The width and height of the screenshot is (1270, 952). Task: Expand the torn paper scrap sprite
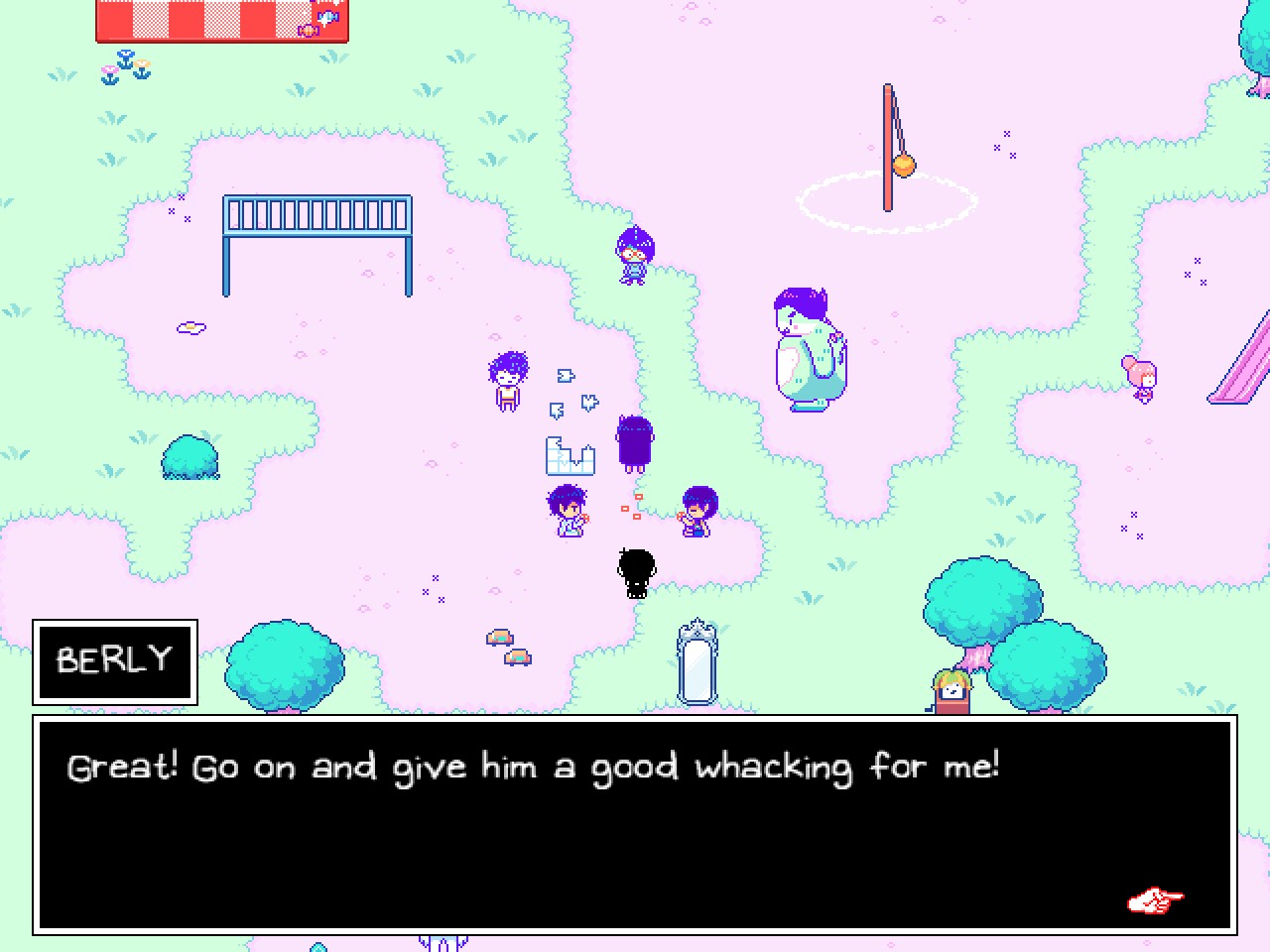pos(571,458)
